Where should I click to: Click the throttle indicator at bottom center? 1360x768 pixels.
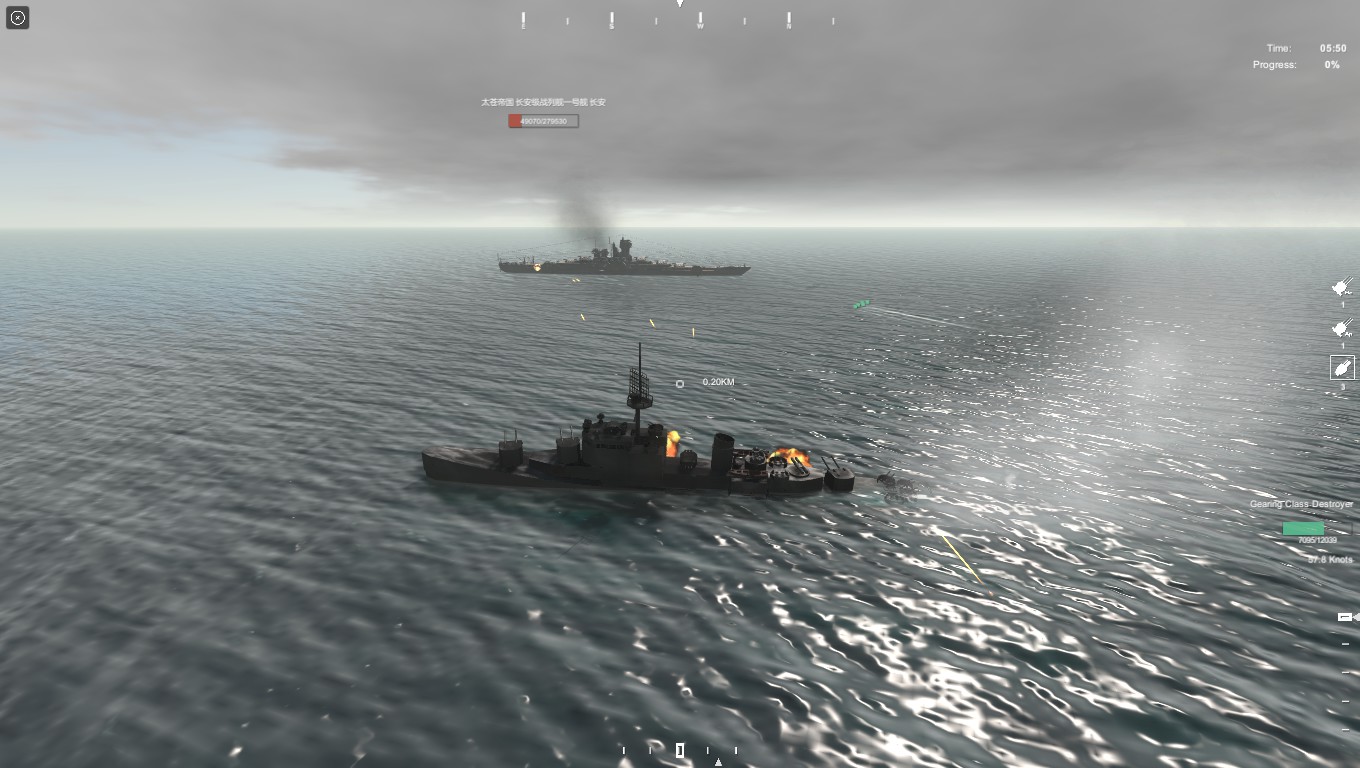tap(679, 749)
